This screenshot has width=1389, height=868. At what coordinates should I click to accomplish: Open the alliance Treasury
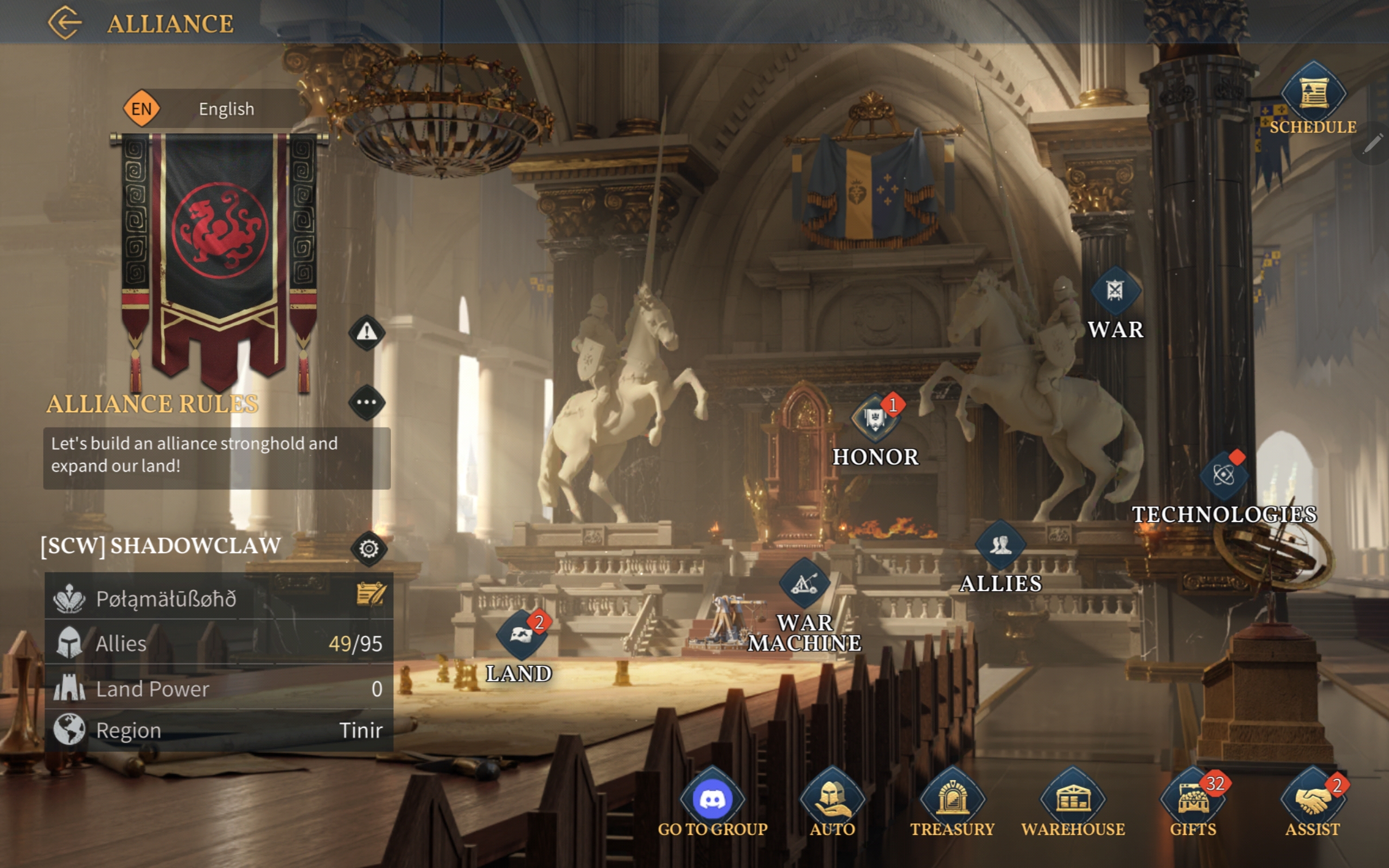pyautogui.click(x=952, y=800)
